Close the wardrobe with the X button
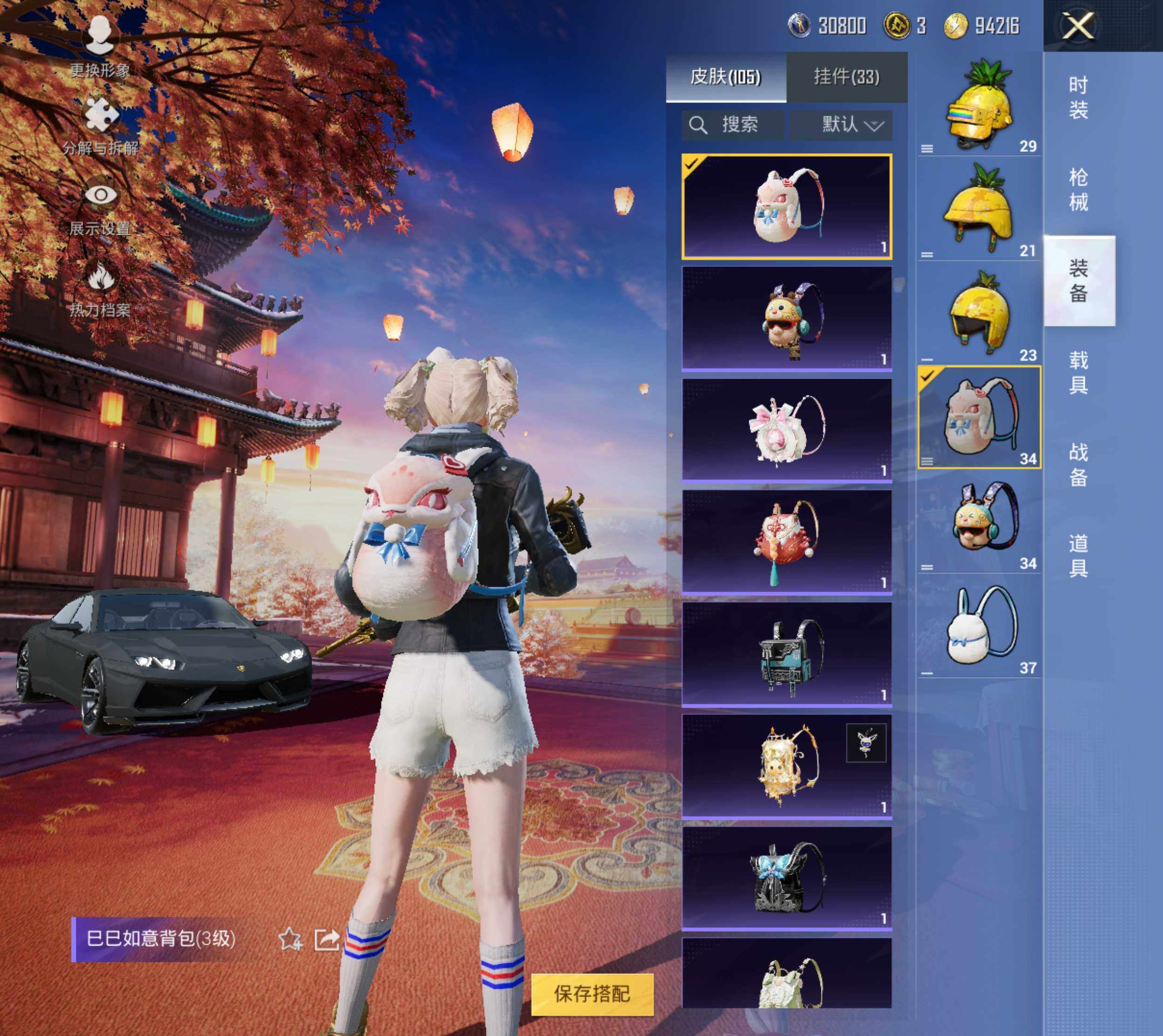The image size is (1163, 1036). pos(1078,26)
